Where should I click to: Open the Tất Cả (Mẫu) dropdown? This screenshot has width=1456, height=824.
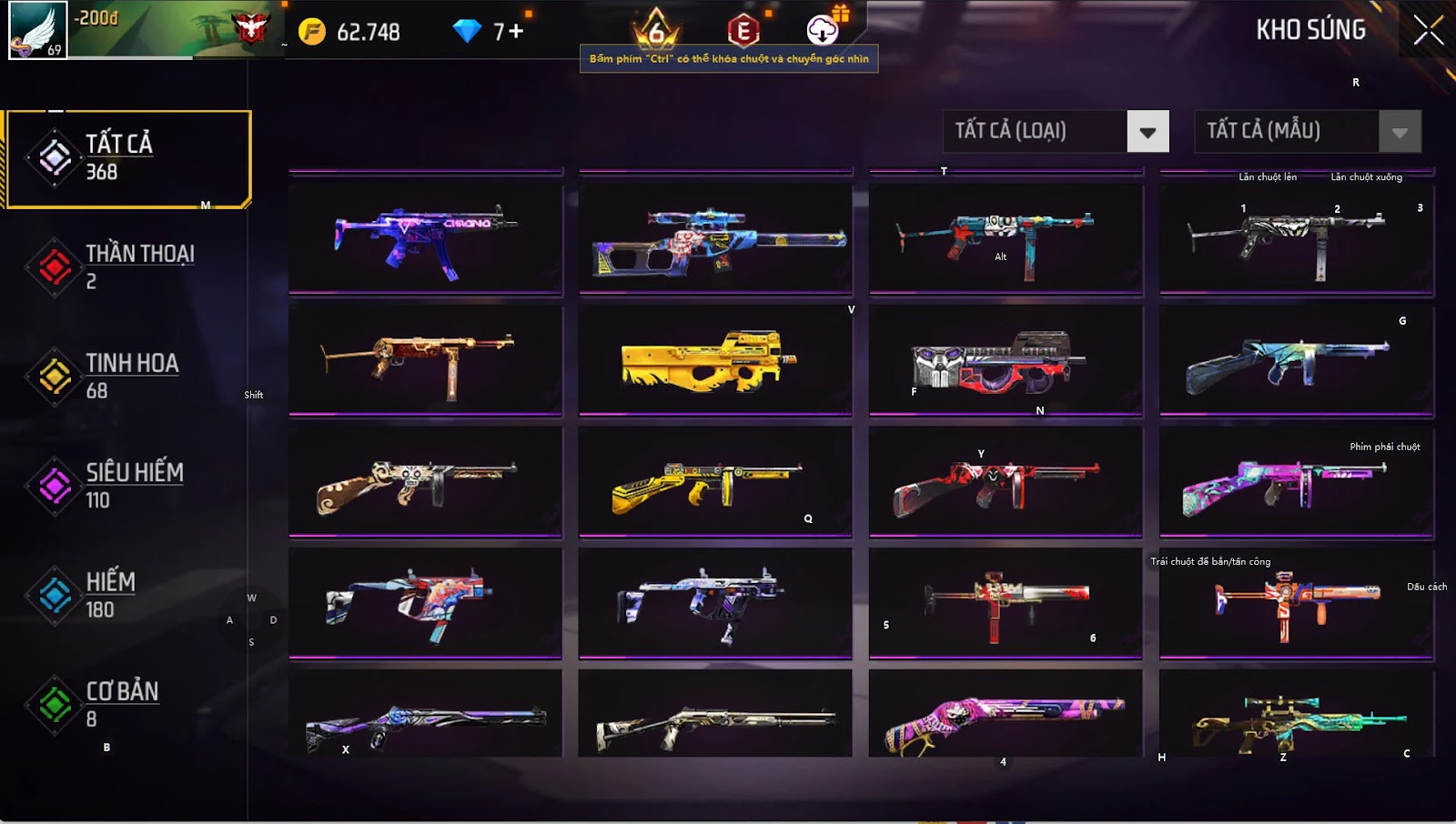[x=1399, y=132]
